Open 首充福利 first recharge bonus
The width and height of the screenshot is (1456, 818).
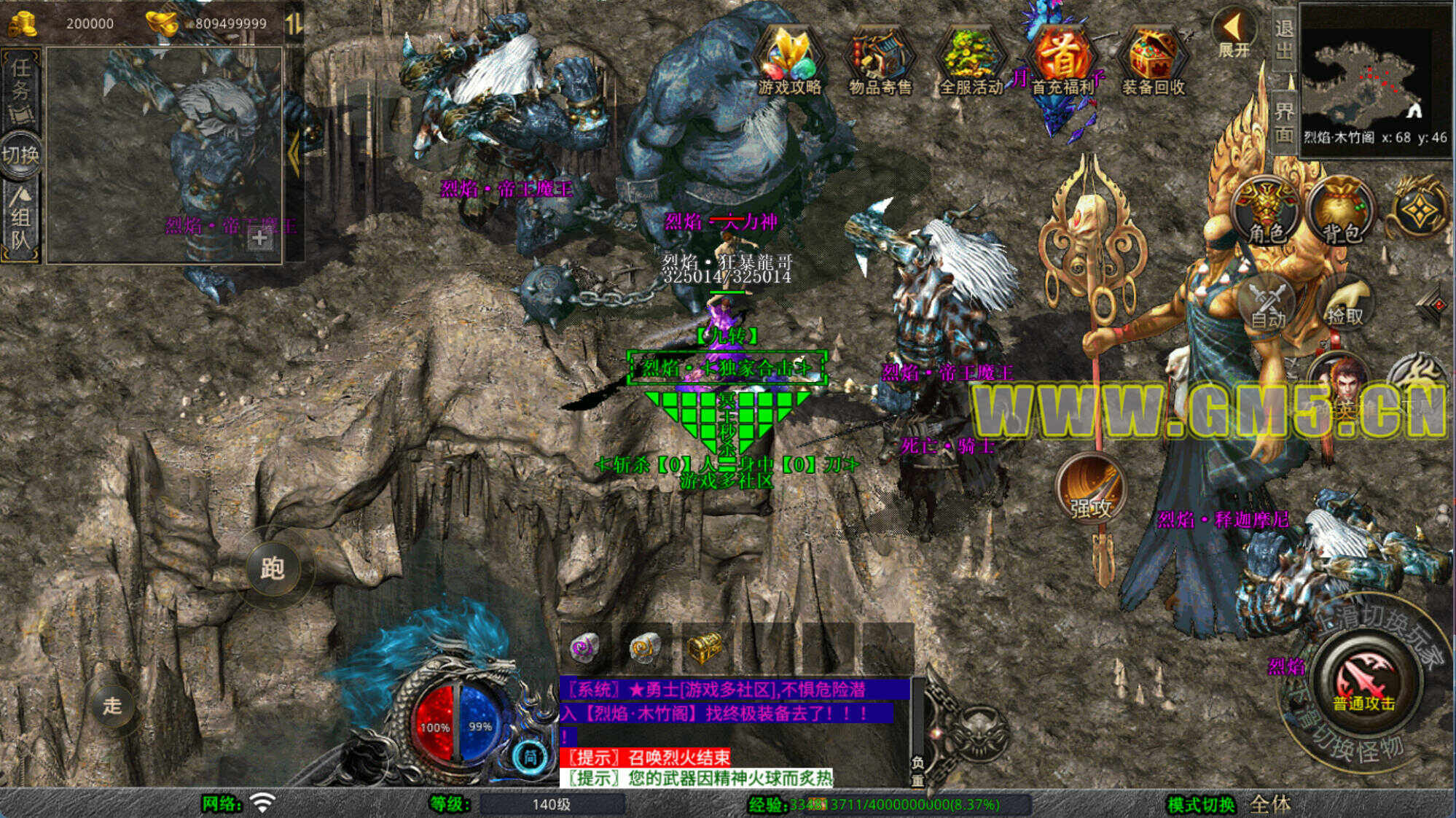click(1062, 62)
